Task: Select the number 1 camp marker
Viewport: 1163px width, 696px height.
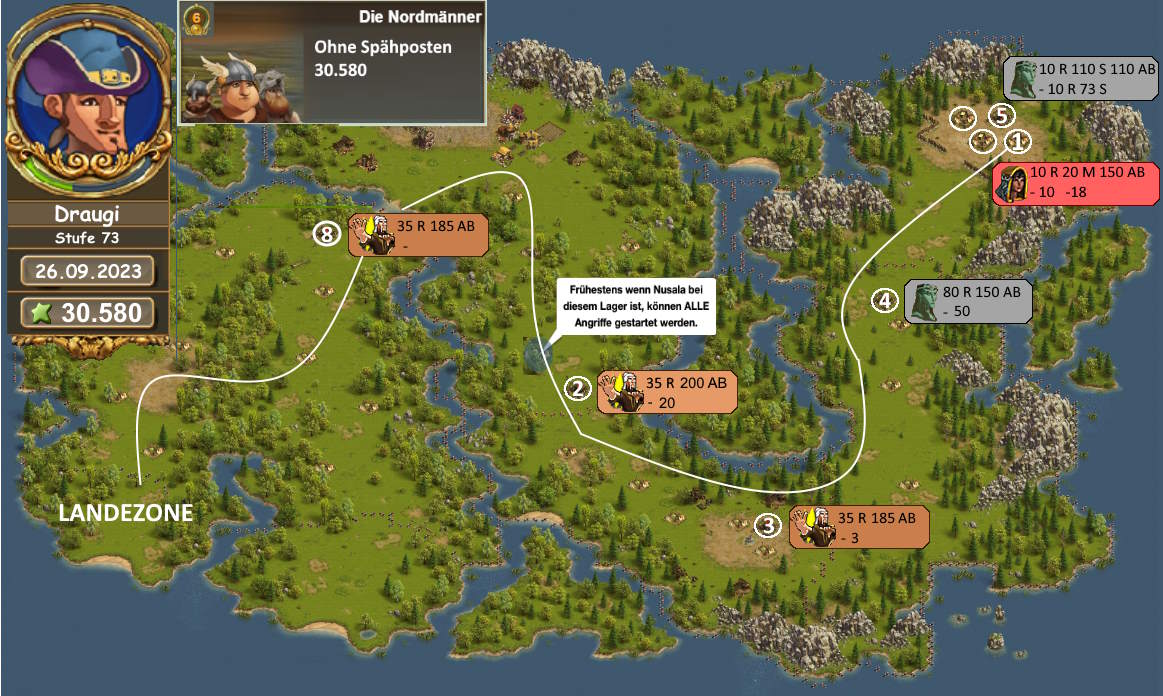Action: 1016,142
